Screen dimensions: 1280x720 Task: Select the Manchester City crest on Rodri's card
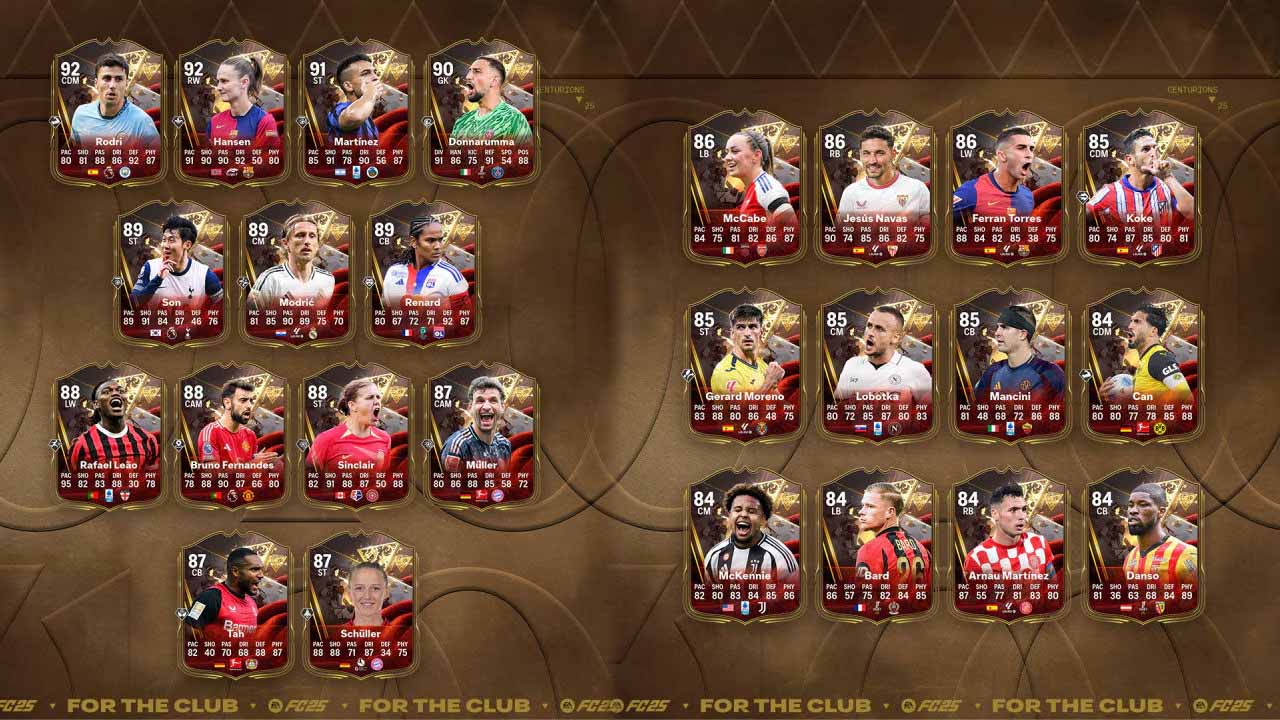click(126, 172)
